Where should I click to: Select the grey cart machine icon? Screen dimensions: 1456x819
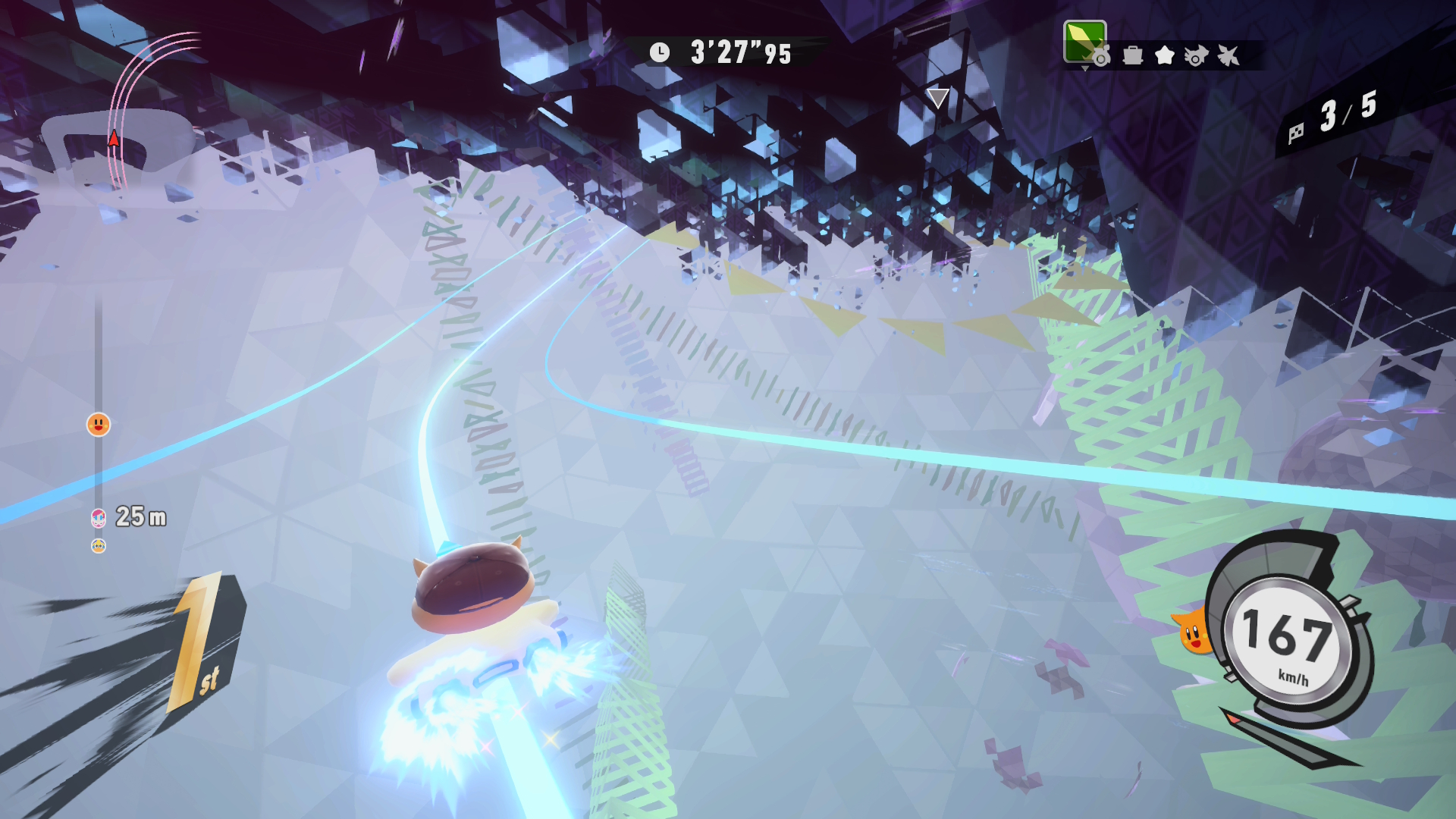[x=1132, y=55]
